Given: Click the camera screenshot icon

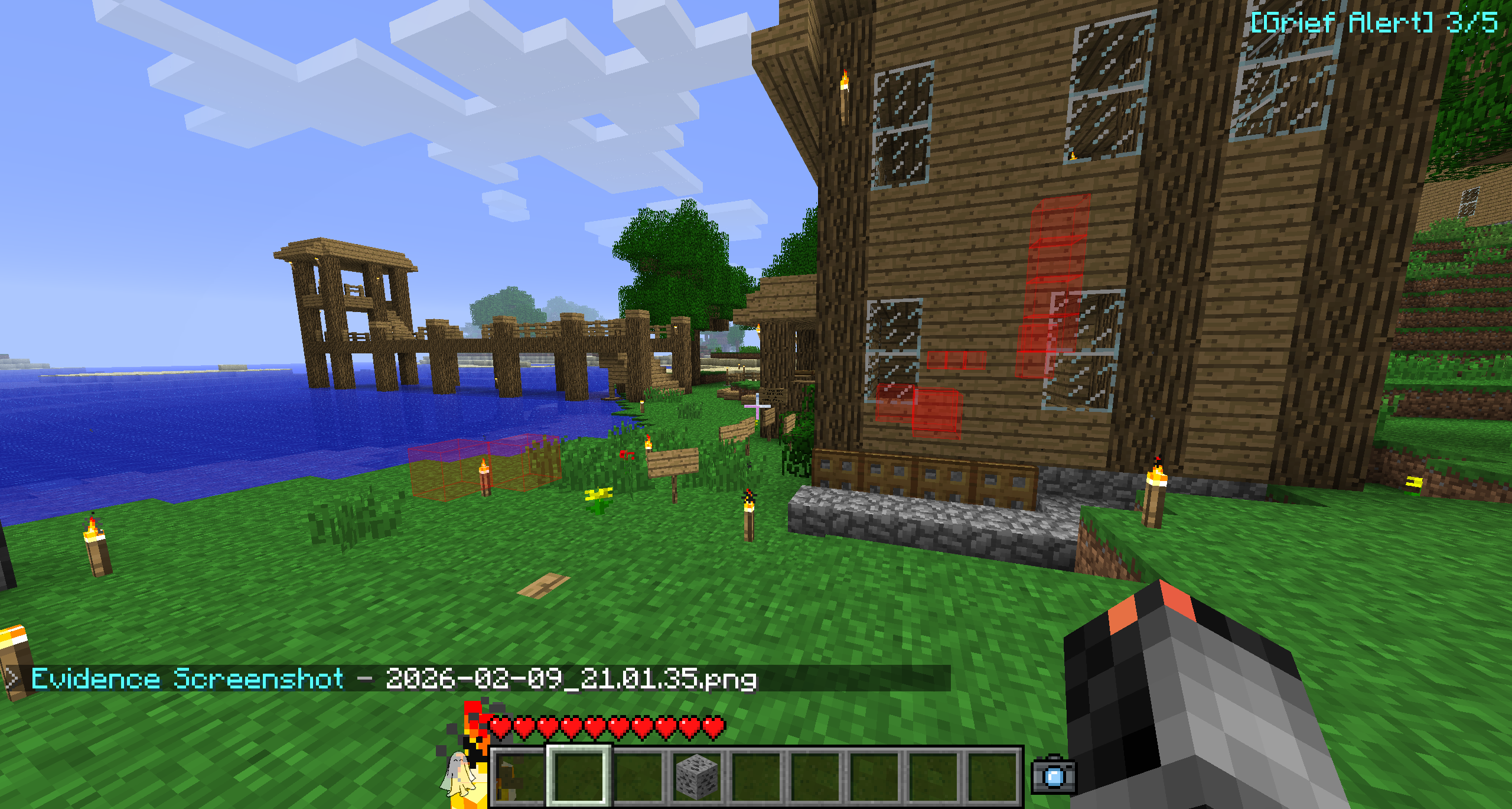Looking at the screenshot, I should [1053, 775].
